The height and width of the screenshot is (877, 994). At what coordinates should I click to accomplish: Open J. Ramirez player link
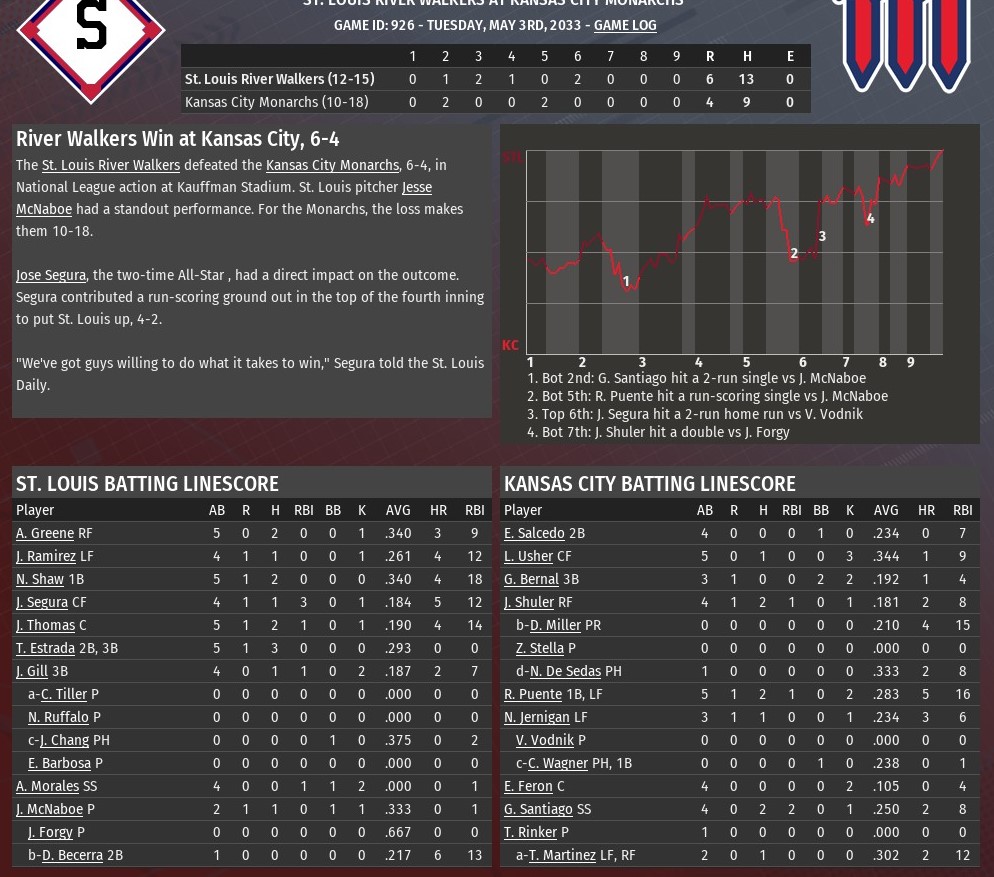(x=46, y=557)
